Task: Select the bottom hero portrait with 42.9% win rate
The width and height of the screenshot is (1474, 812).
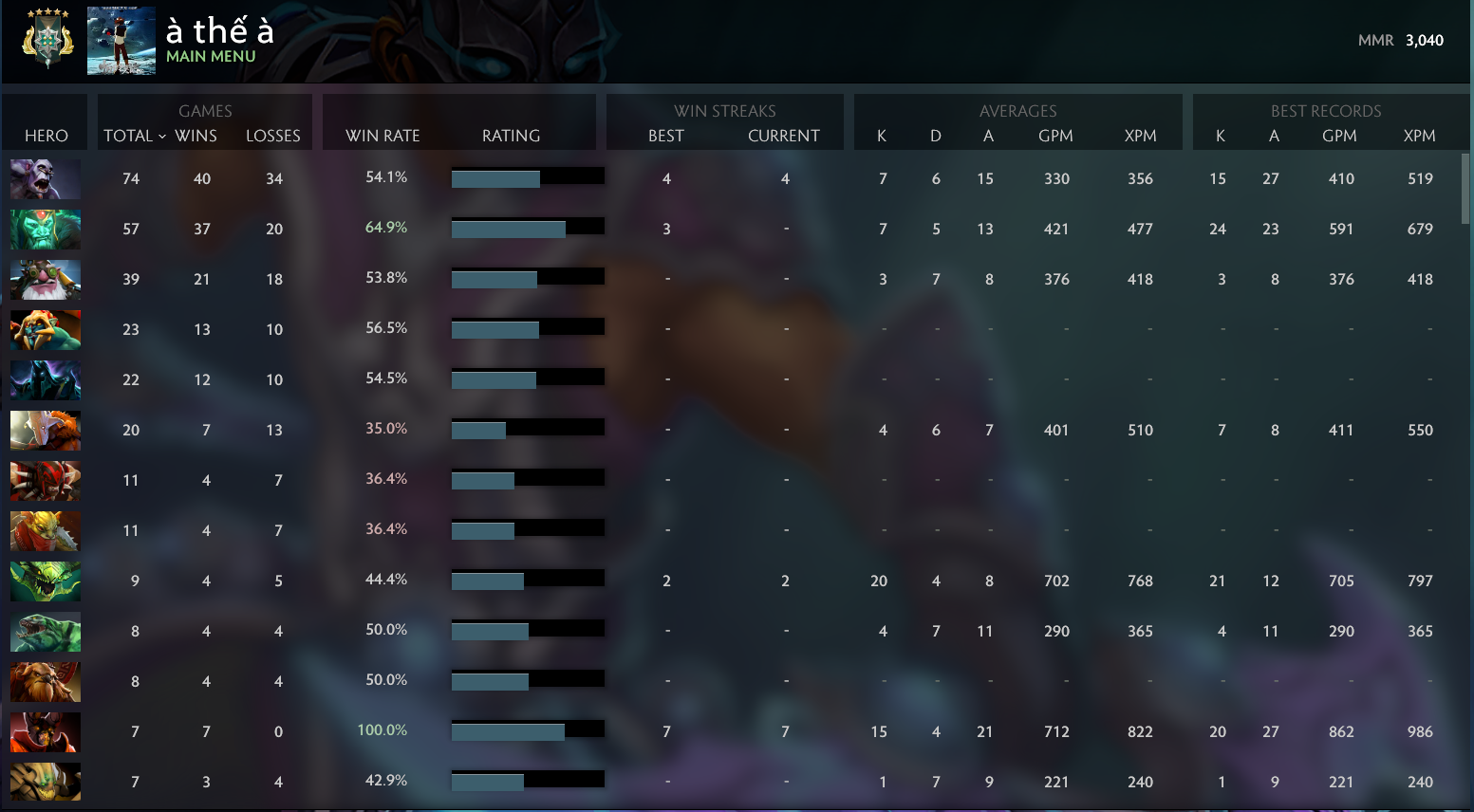Action: [45, 782]
